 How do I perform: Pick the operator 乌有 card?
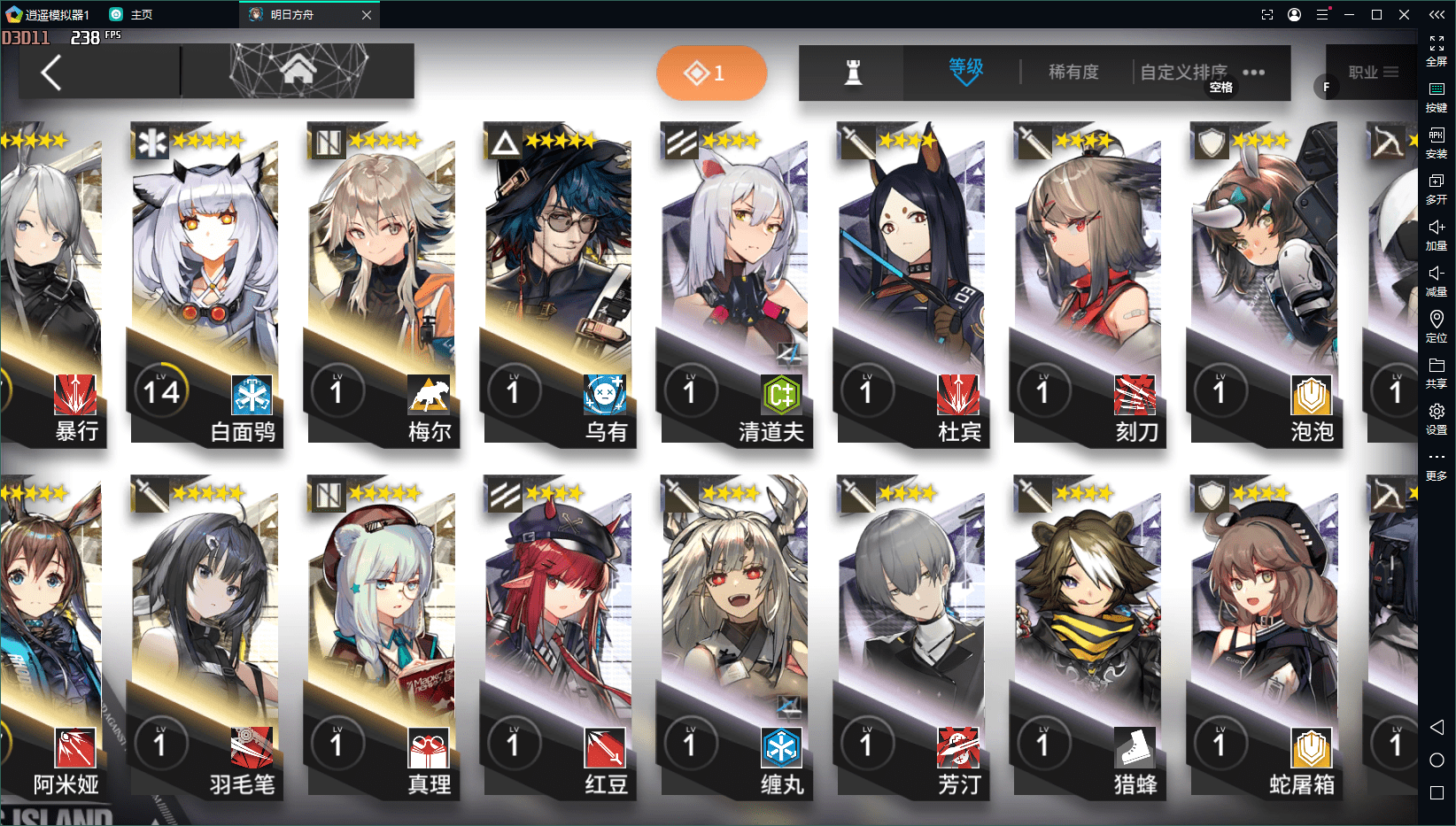coord(558,283)
